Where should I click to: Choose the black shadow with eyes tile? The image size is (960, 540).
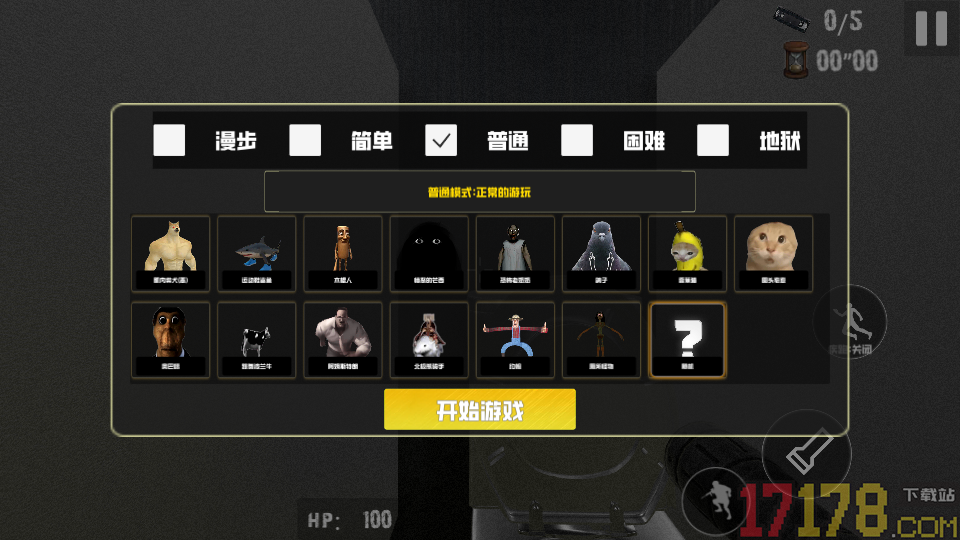[x=429, y=253]
